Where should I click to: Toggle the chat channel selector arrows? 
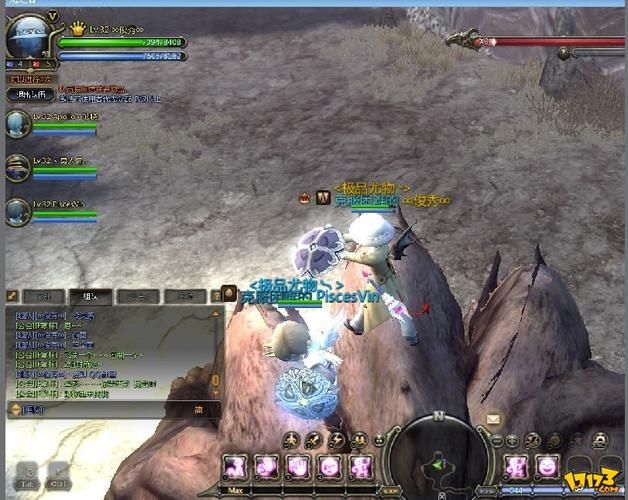click(15, 409)
